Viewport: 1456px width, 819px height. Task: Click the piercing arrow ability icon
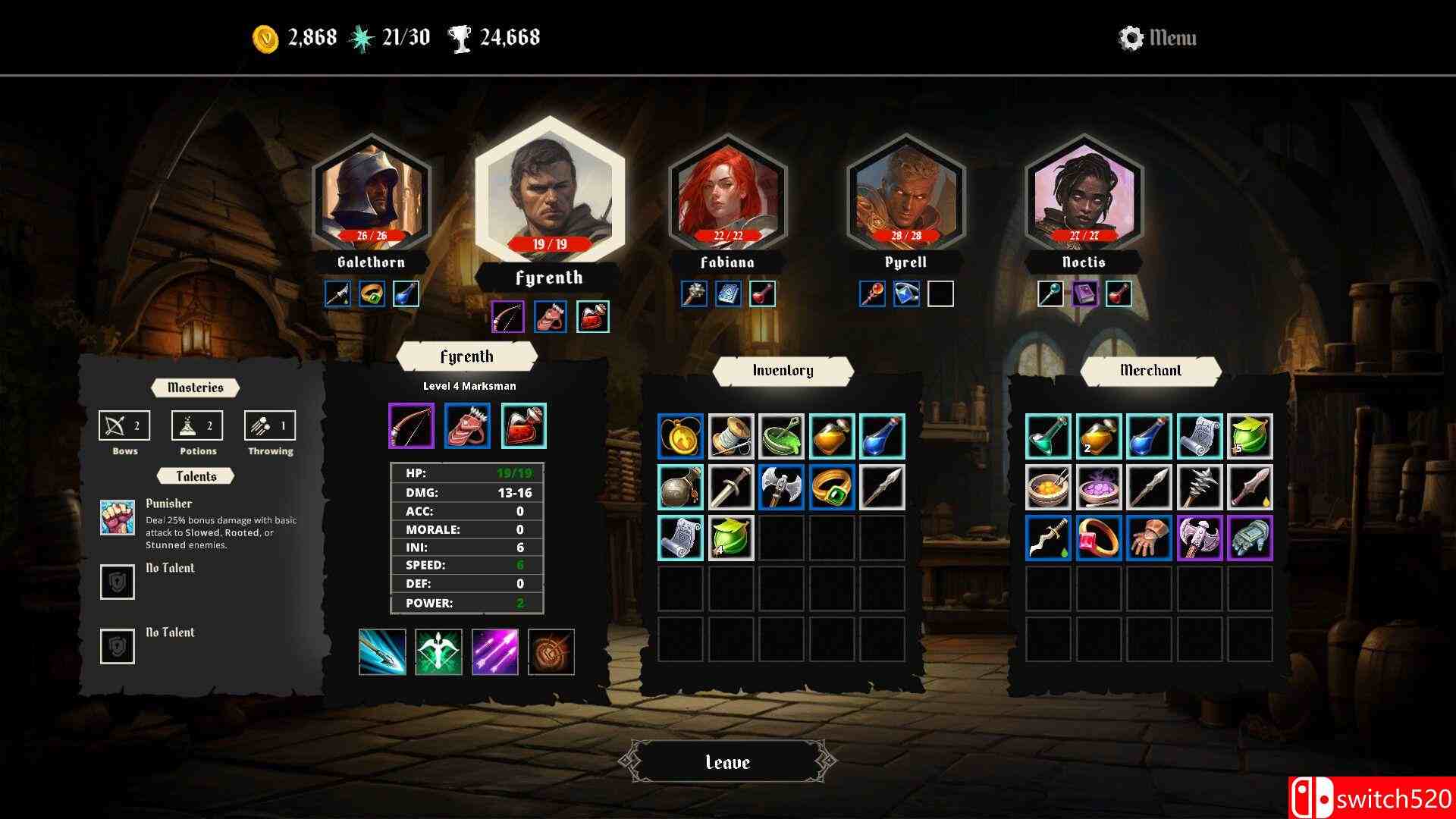point(382,652)
